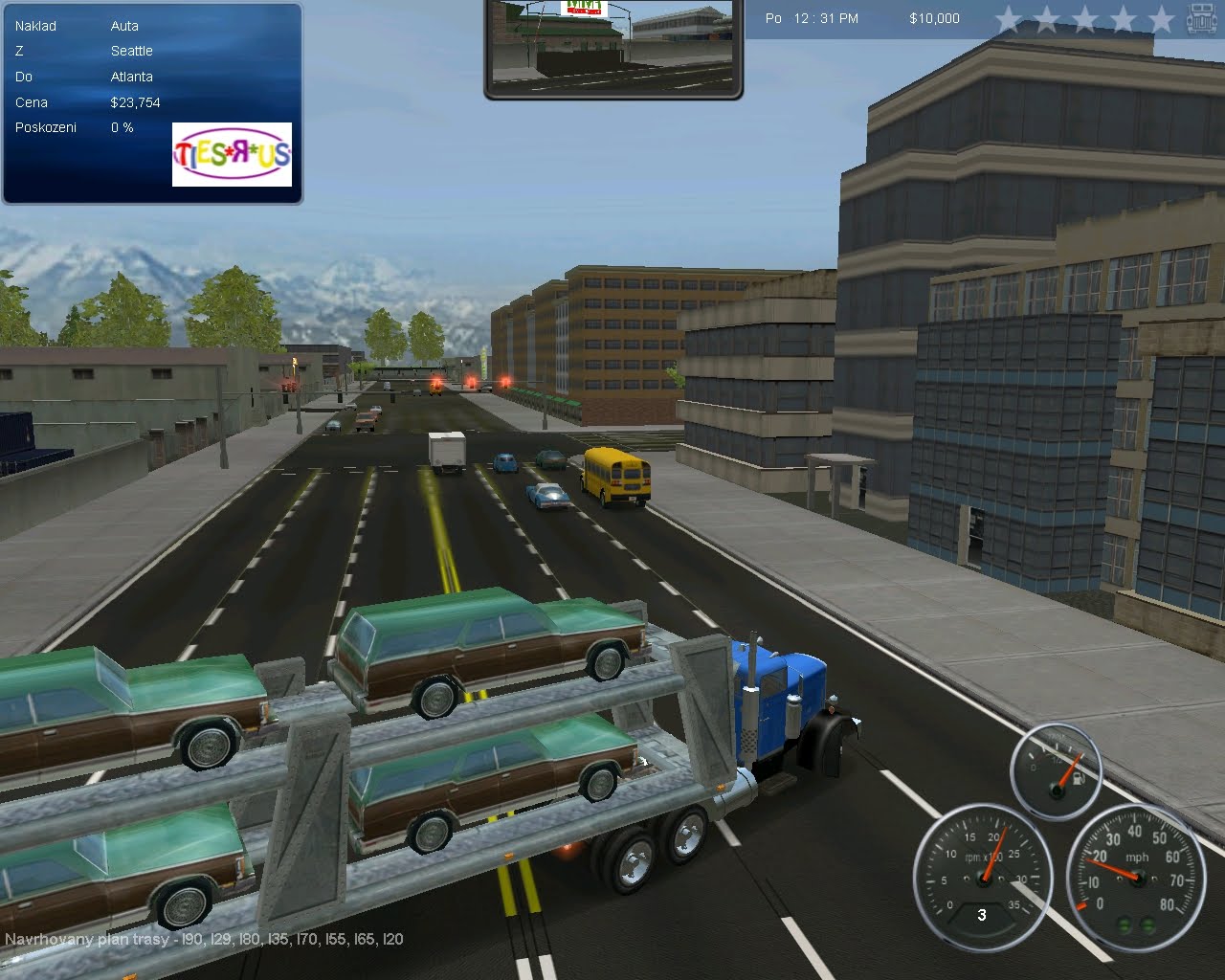Click the truck icon in the top bar
Viewport: 1225px width, 980px height.
click(1198, 17)
